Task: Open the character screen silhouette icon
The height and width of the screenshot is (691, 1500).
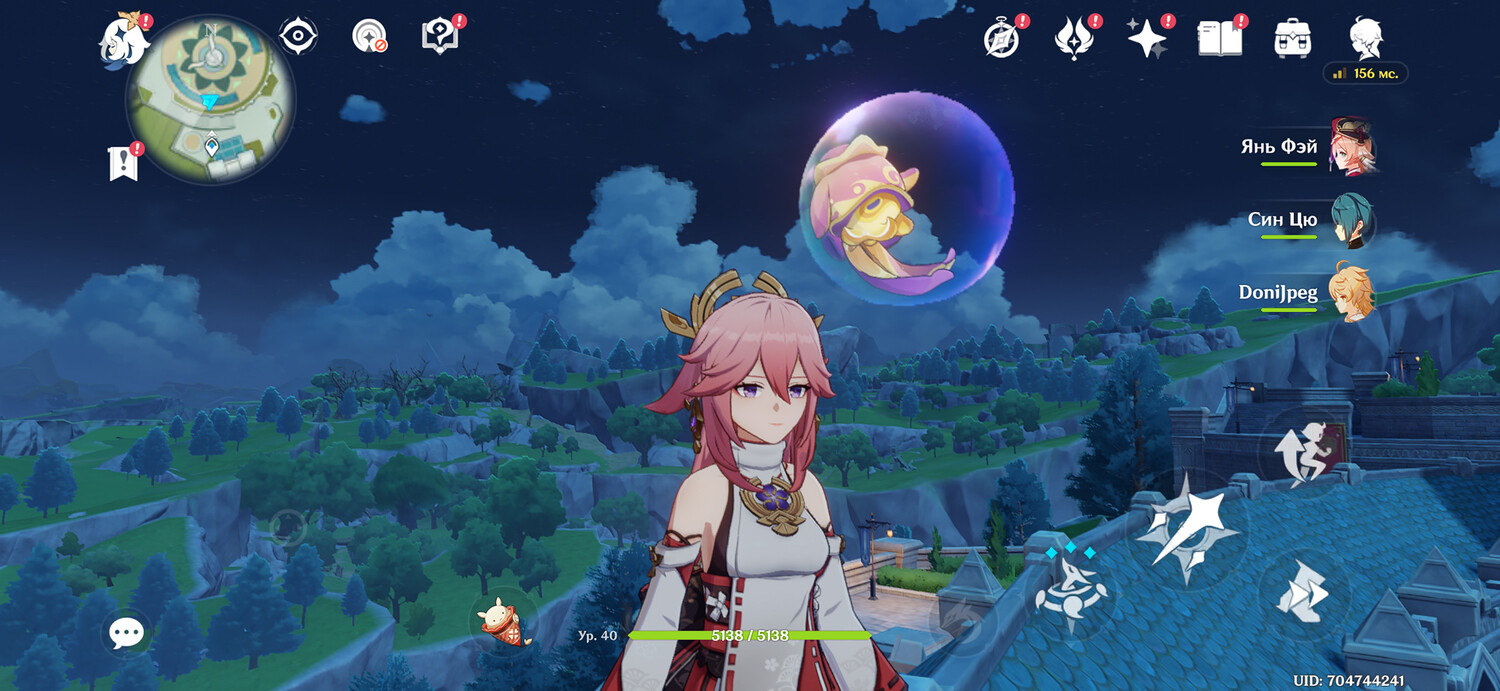Action: pos(1365,38)
